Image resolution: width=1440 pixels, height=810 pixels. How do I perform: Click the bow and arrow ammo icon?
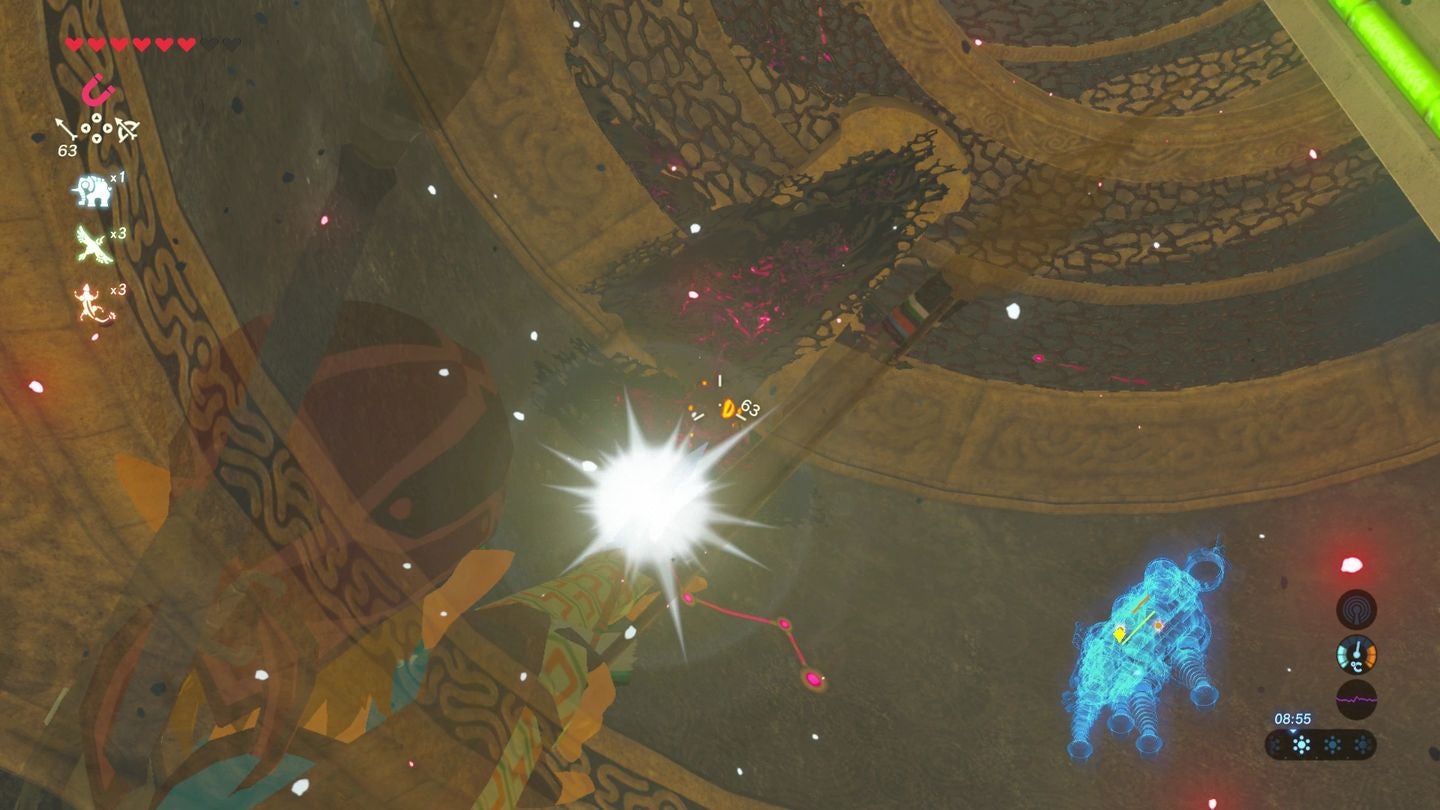tap(126, 129)
